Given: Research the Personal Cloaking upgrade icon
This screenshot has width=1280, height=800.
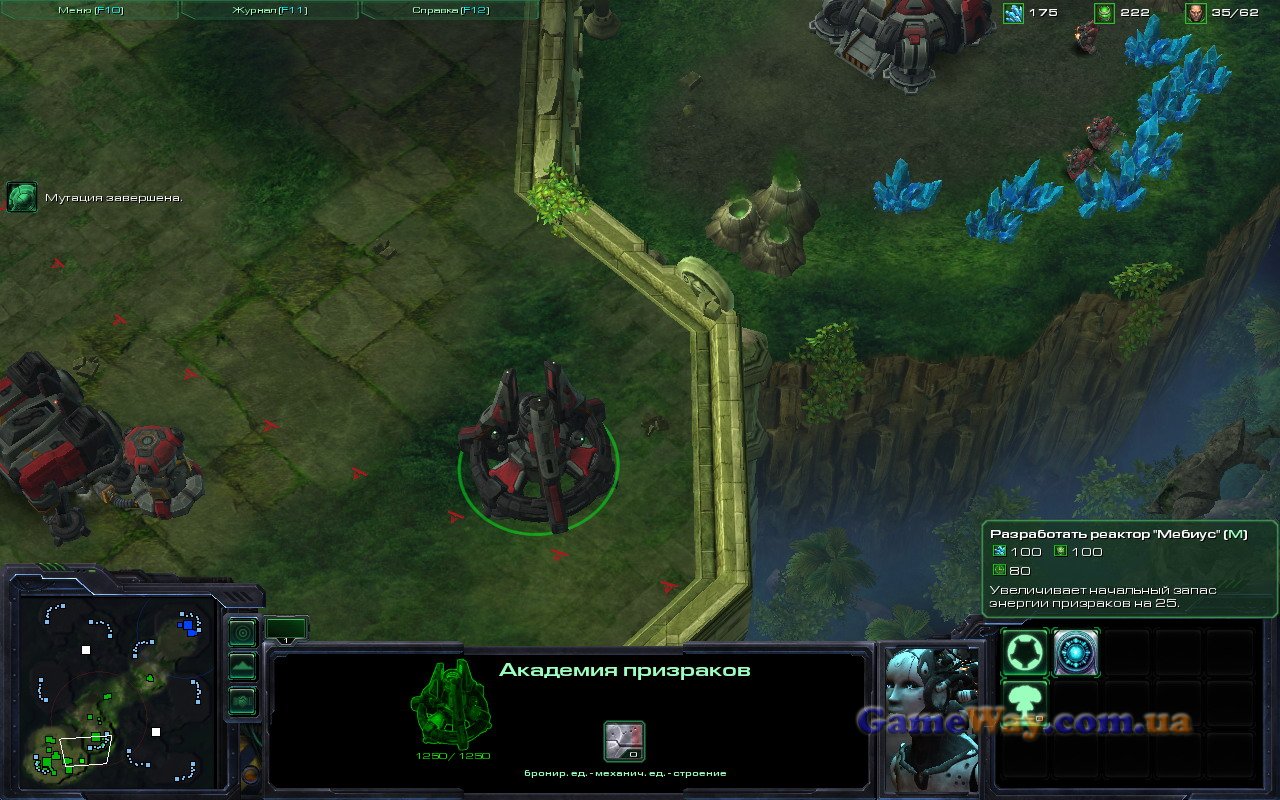Looking at the screenshot, I should point(1025,653).
